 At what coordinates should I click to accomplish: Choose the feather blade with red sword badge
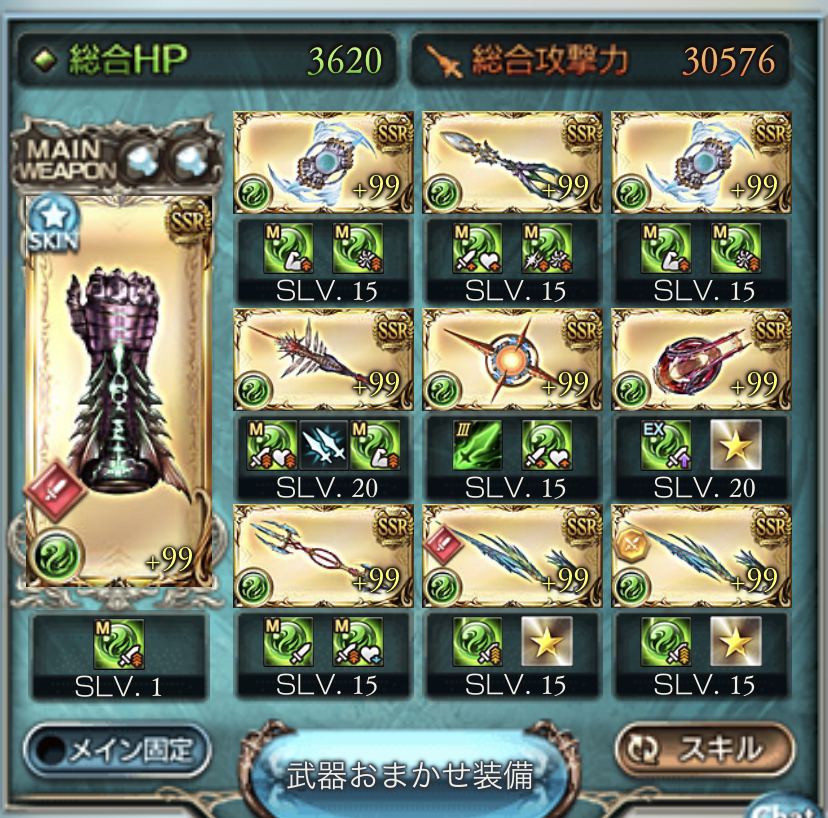tap(511, 556)
